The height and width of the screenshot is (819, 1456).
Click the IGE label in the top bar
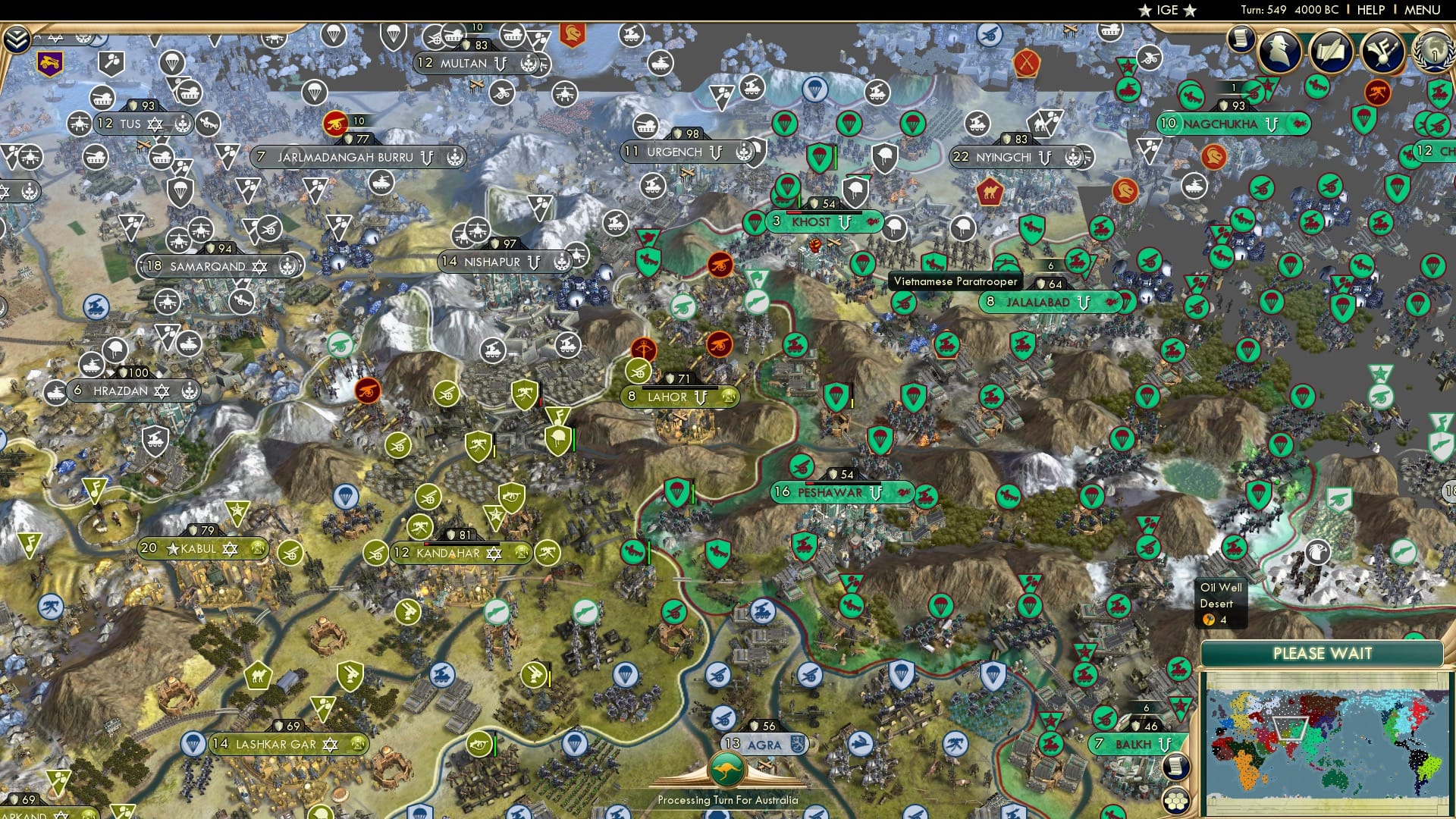[x=1166, y=11]
